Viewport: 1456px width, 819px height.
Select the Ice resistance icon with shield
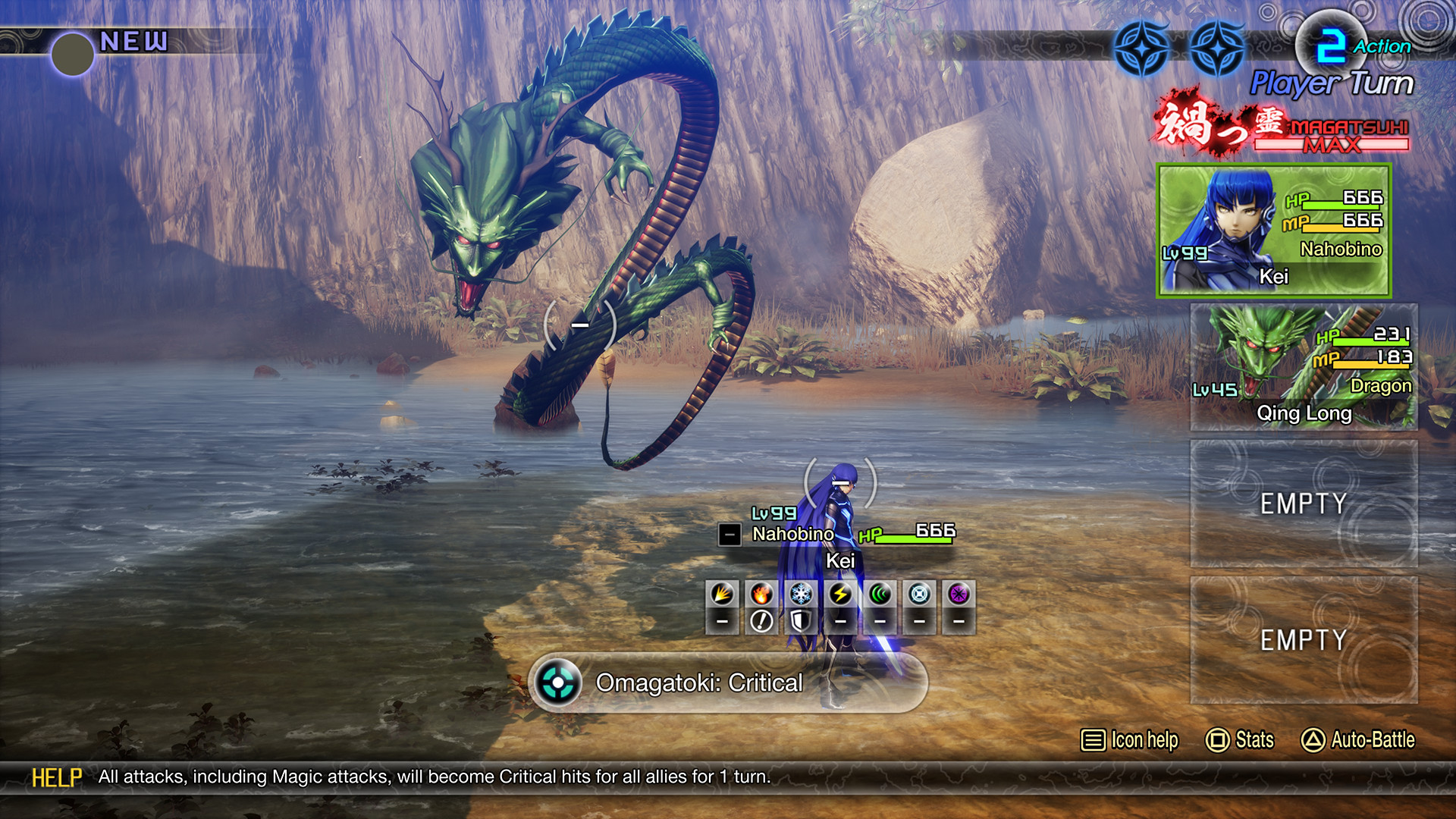point(800,620)
